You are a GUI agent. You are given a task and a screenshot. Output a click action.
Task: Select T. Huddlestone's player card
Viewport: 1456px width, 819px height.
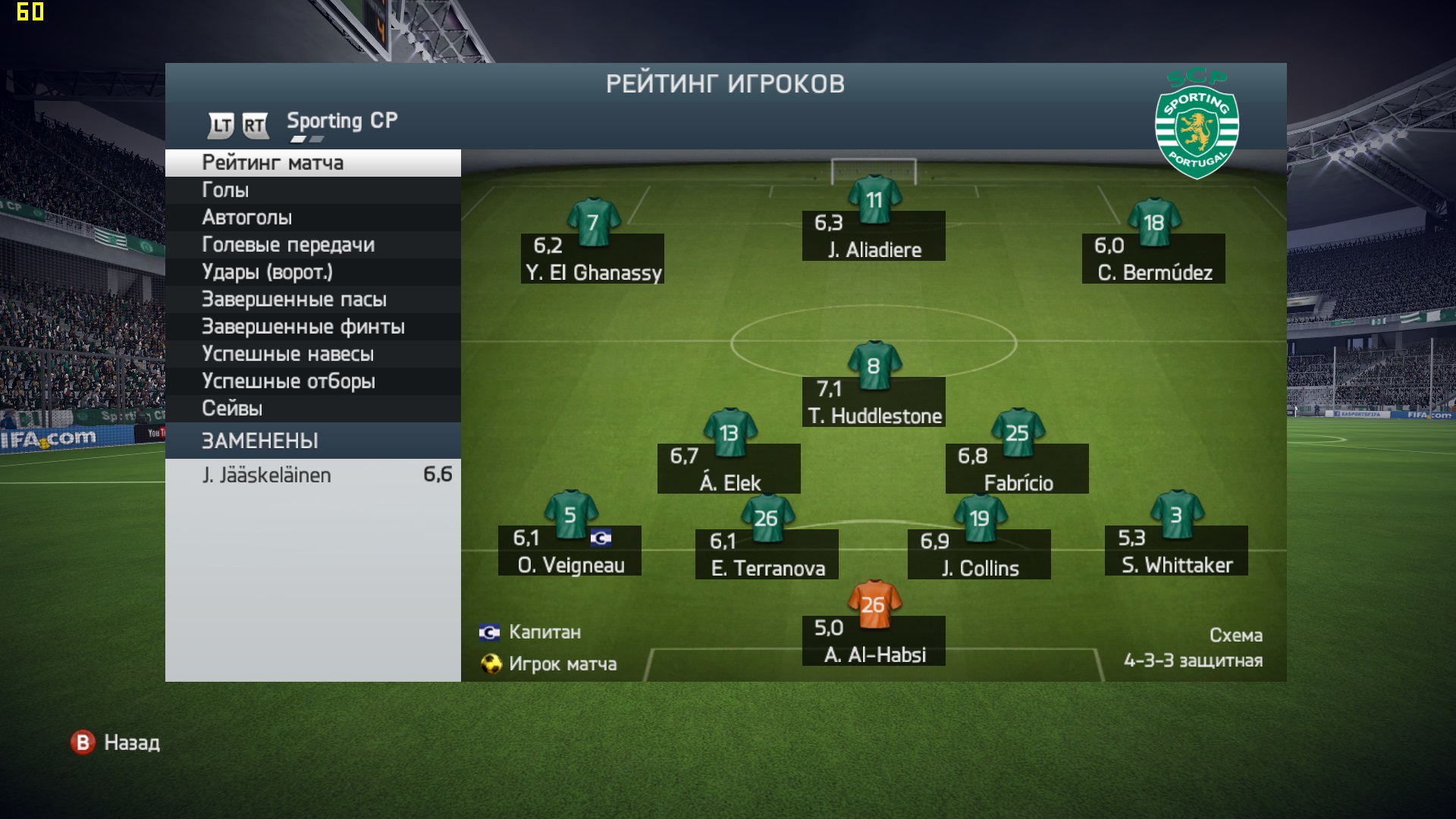click(x=874, y=402)
